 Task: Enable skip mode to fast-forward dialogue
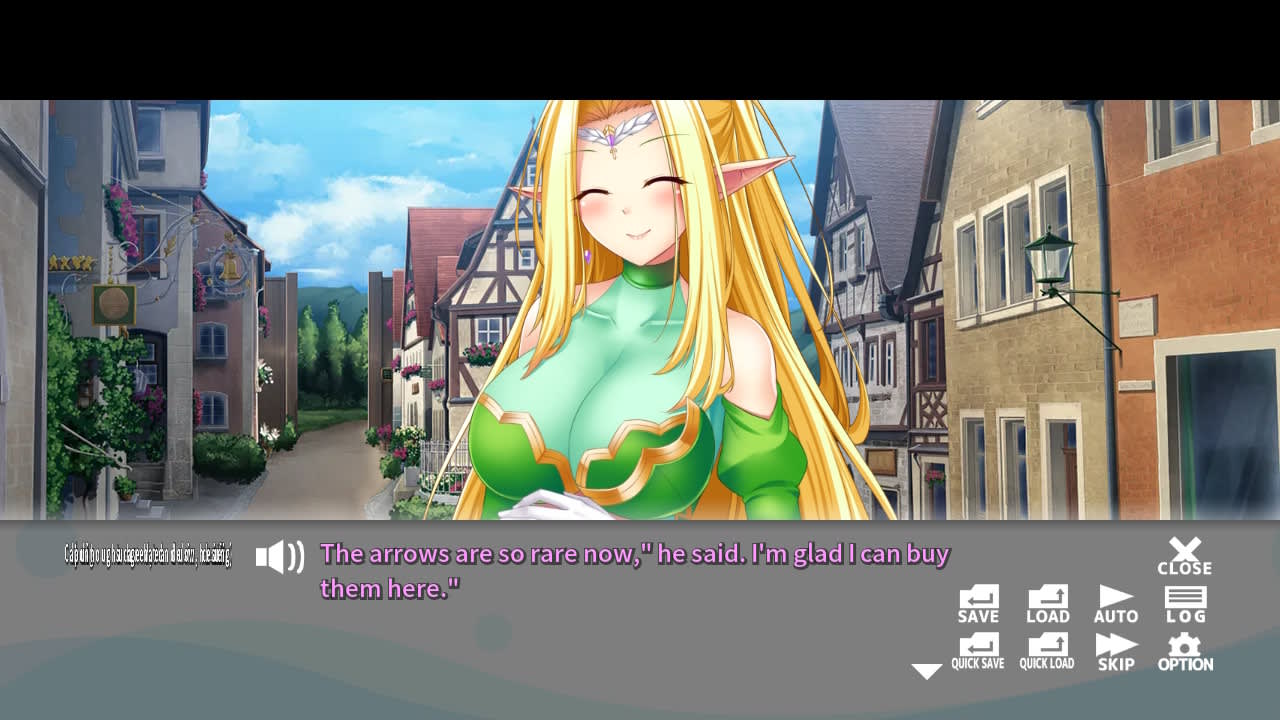click(1116, 651)
